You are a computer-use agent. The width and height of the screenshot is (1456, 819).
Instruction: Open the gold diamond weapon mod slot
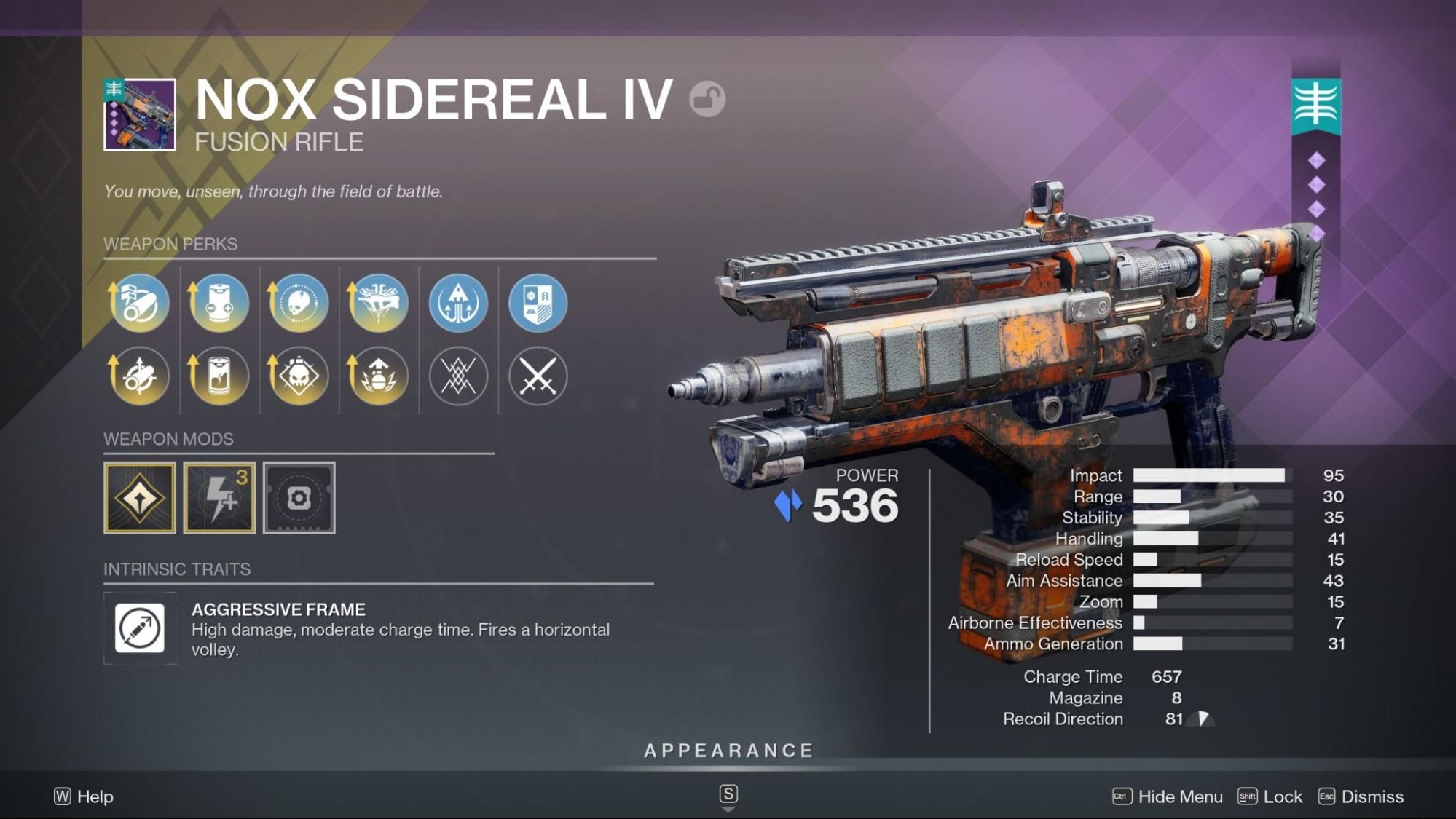point(140,498)
